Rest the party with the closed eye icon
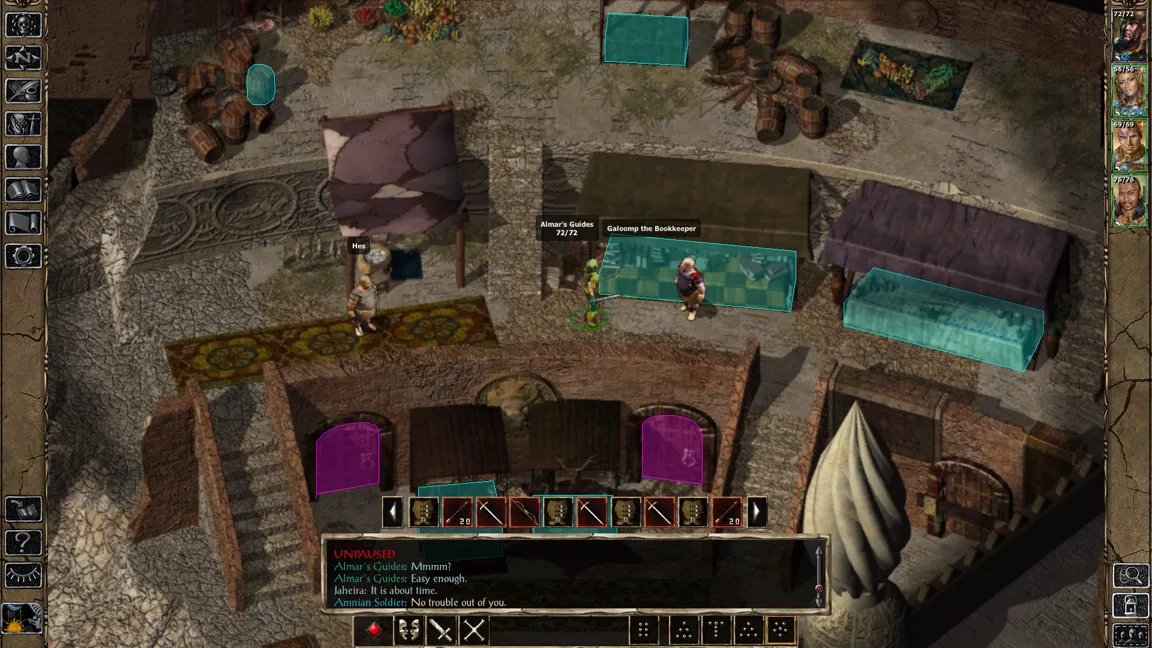The image size is (1152, 648). coord(23,576)
